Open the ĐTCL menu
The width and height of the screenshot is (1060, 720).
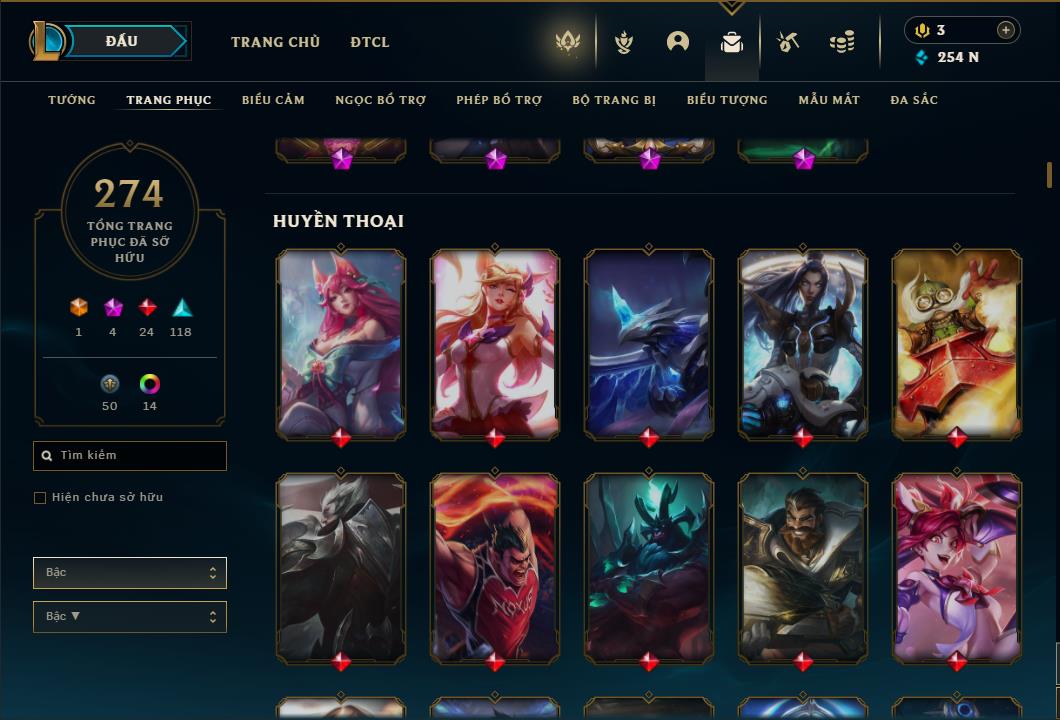(x=370, y=42)
